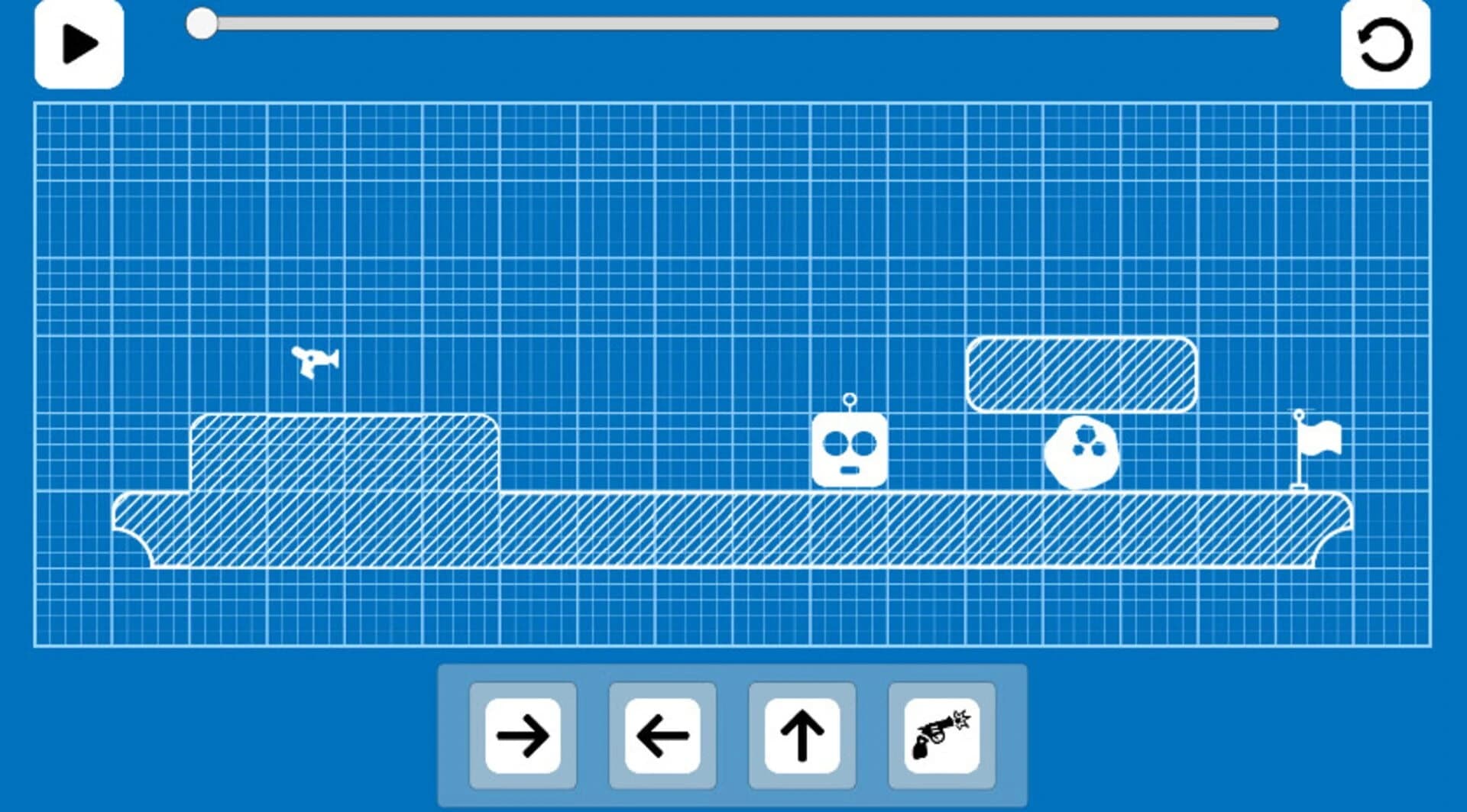Click the slider track near its right end
The image size is (1467, 812).
click(1222, 24)
